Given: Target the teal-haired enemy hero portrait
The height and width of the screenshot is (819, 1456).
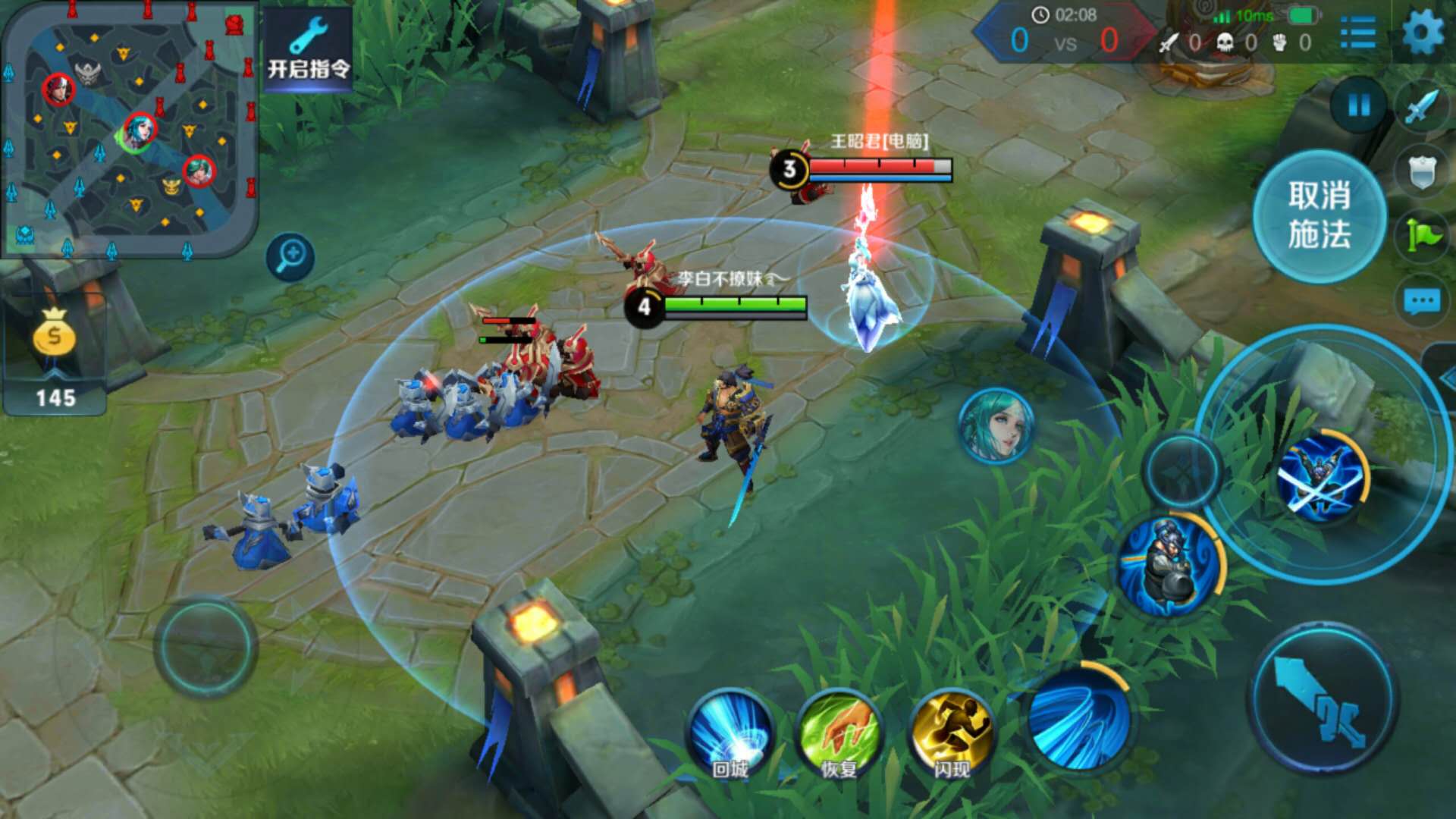Looking at the screenshot, I should [996, 425].
